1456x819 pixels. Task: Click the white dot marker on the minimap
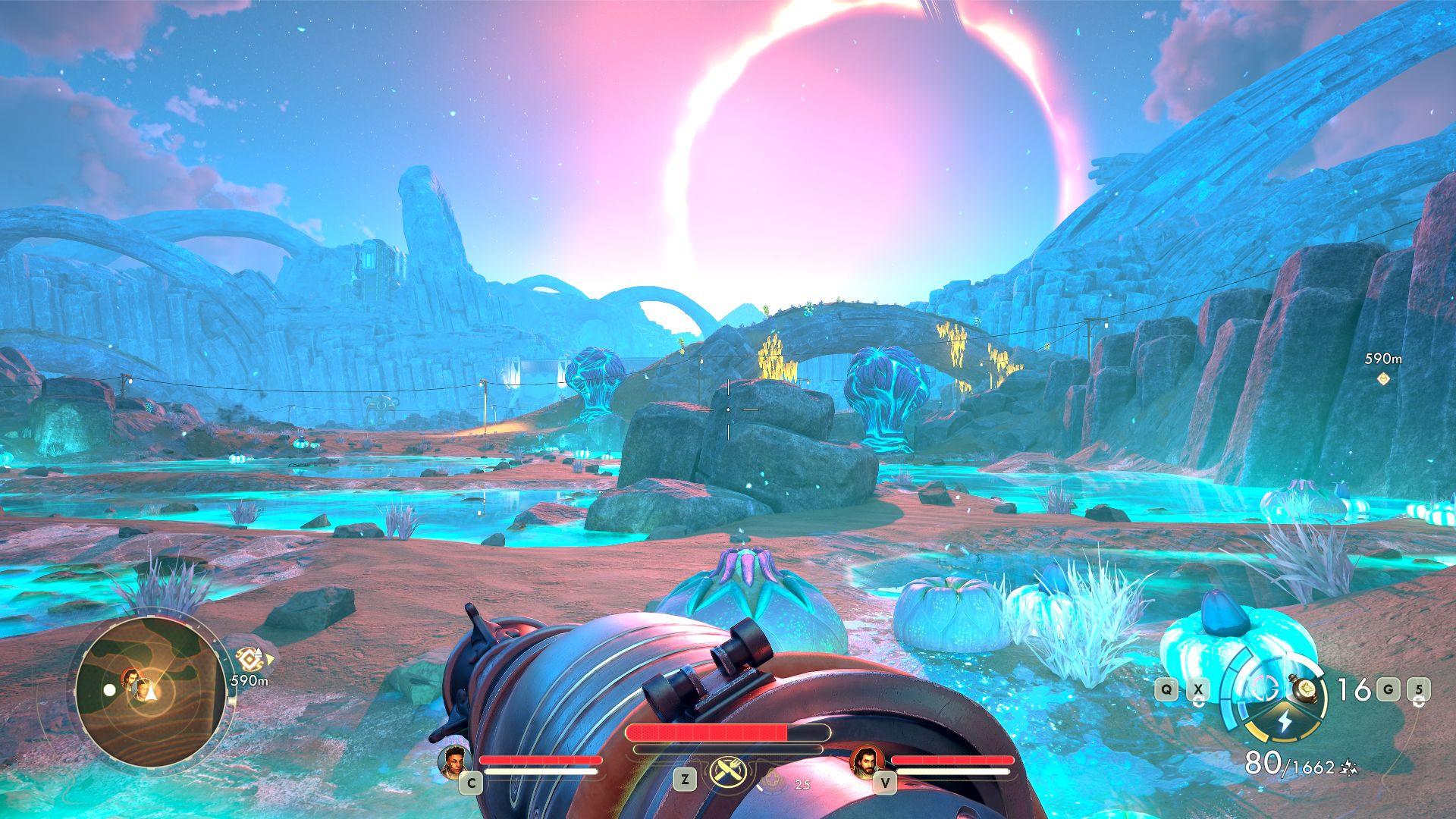point(110,690)
